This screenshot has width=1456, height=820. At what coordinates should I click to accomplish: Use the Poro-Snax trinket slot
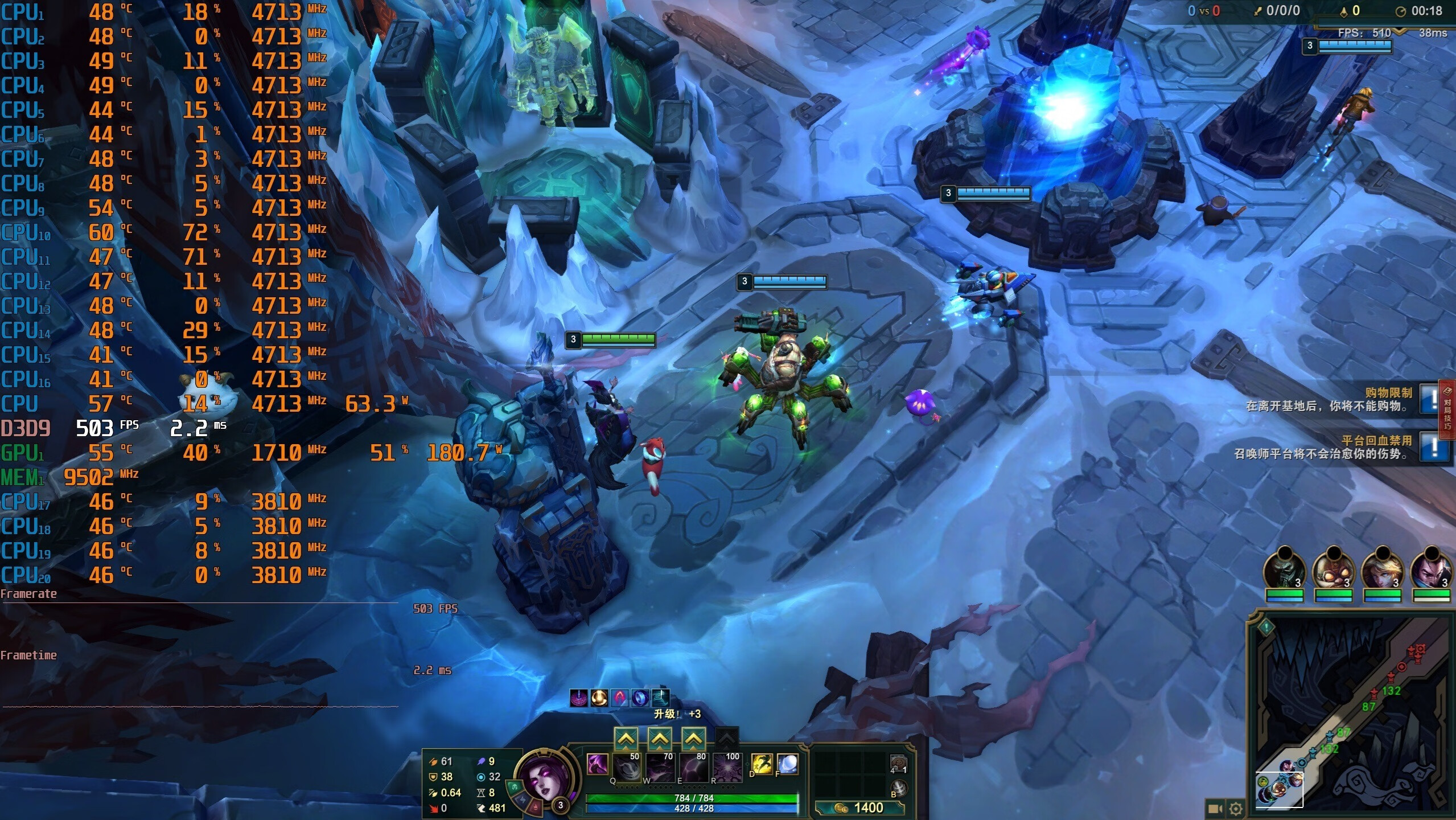[898, 764]
